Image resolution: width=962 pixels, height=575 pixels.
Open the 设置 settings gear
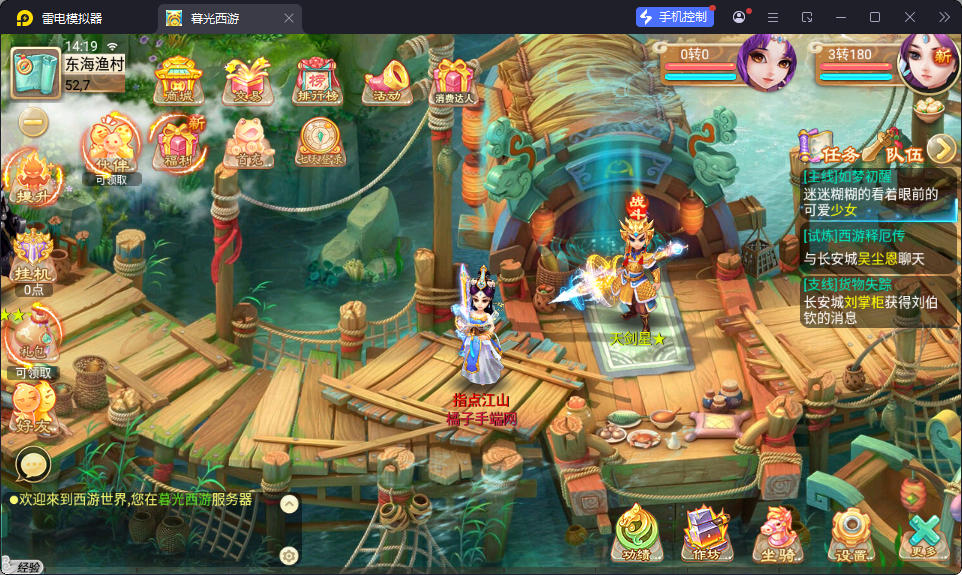pos(851,535)
